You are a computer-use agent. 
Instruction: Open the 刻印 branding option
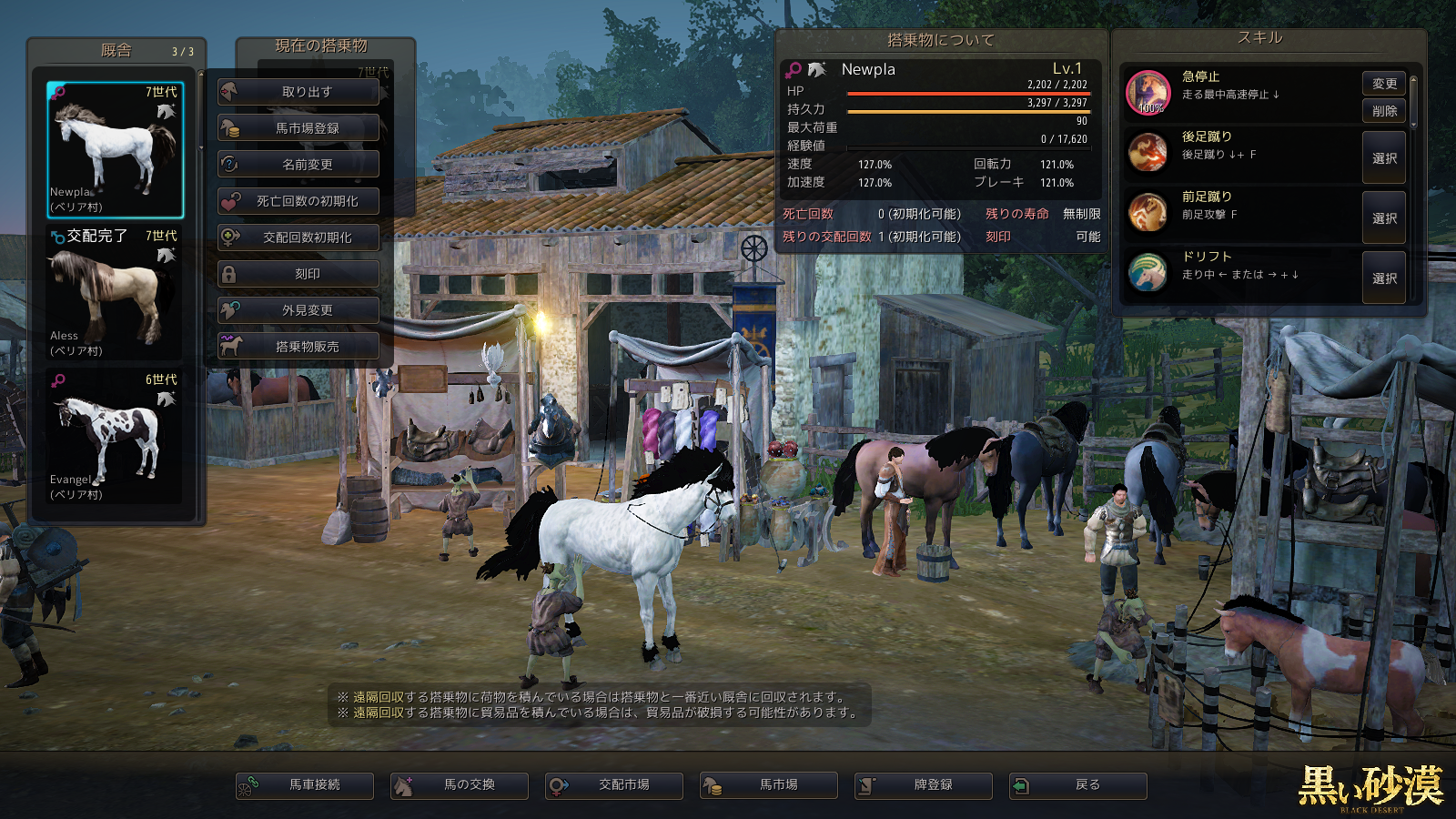pyautogui.click(x=298, y=274)
